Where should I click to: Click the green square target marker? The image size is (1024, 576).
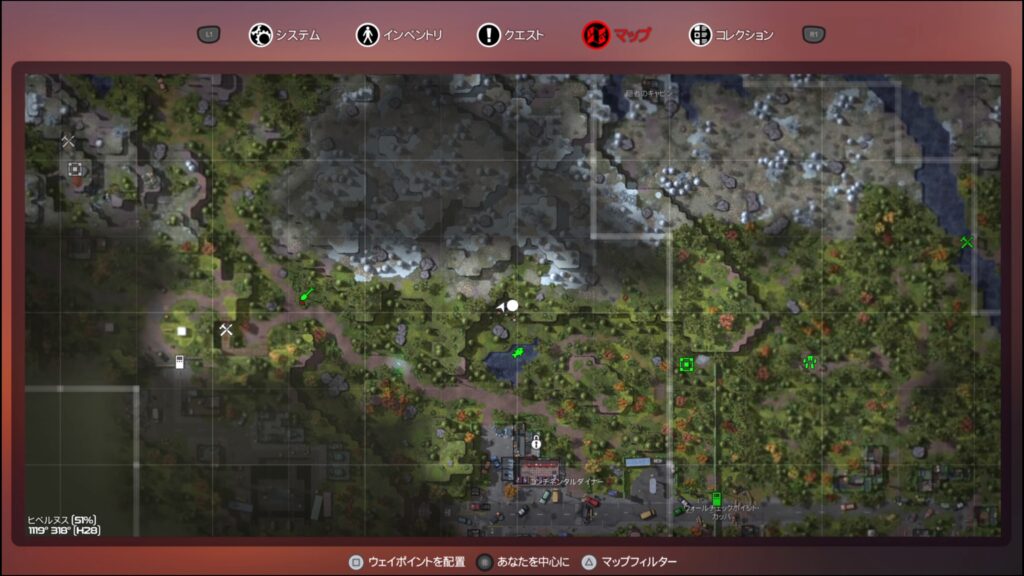point(686,364)
